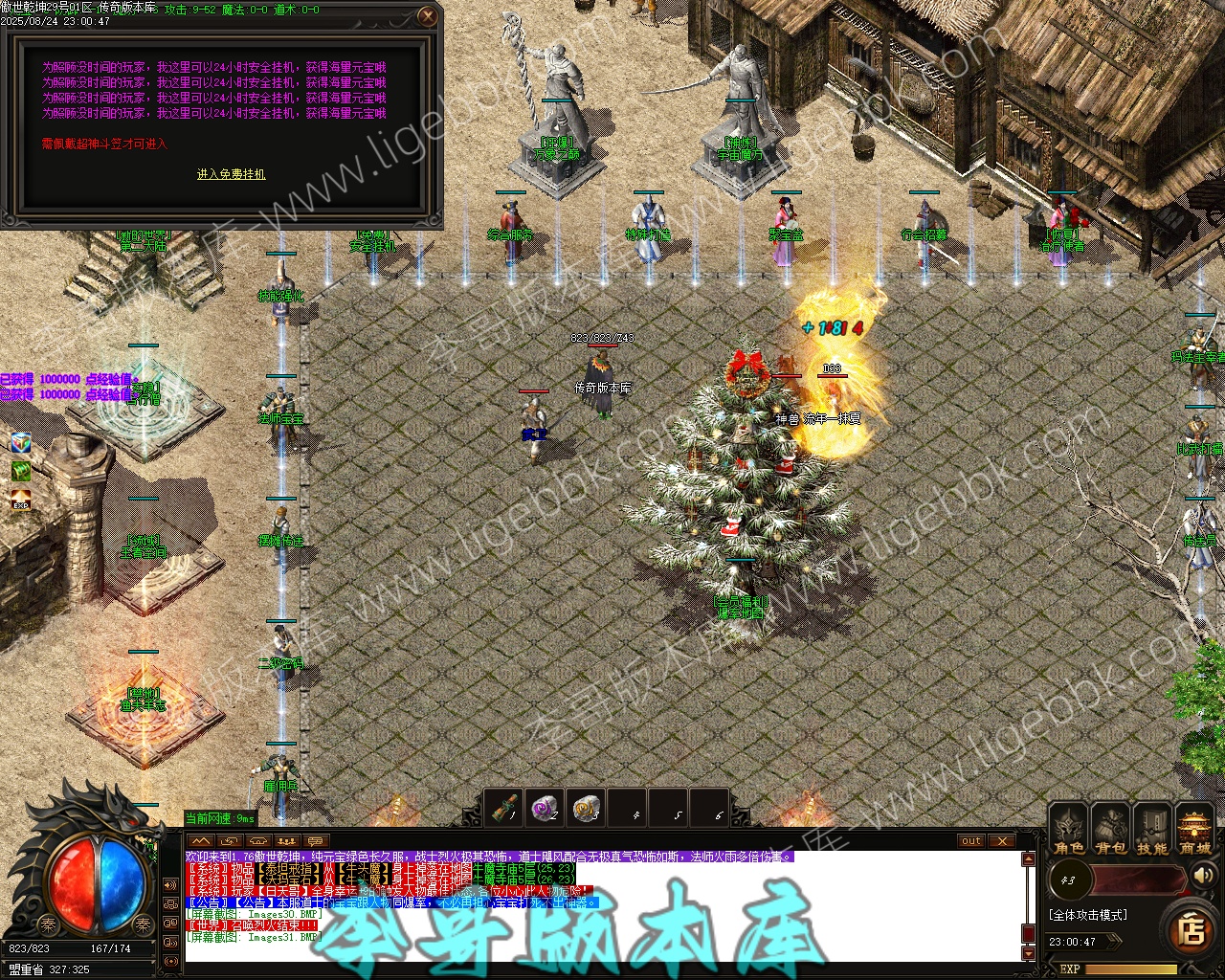
Task: Use the purple spiral stone in slot 2
Action: pos(545,809)
